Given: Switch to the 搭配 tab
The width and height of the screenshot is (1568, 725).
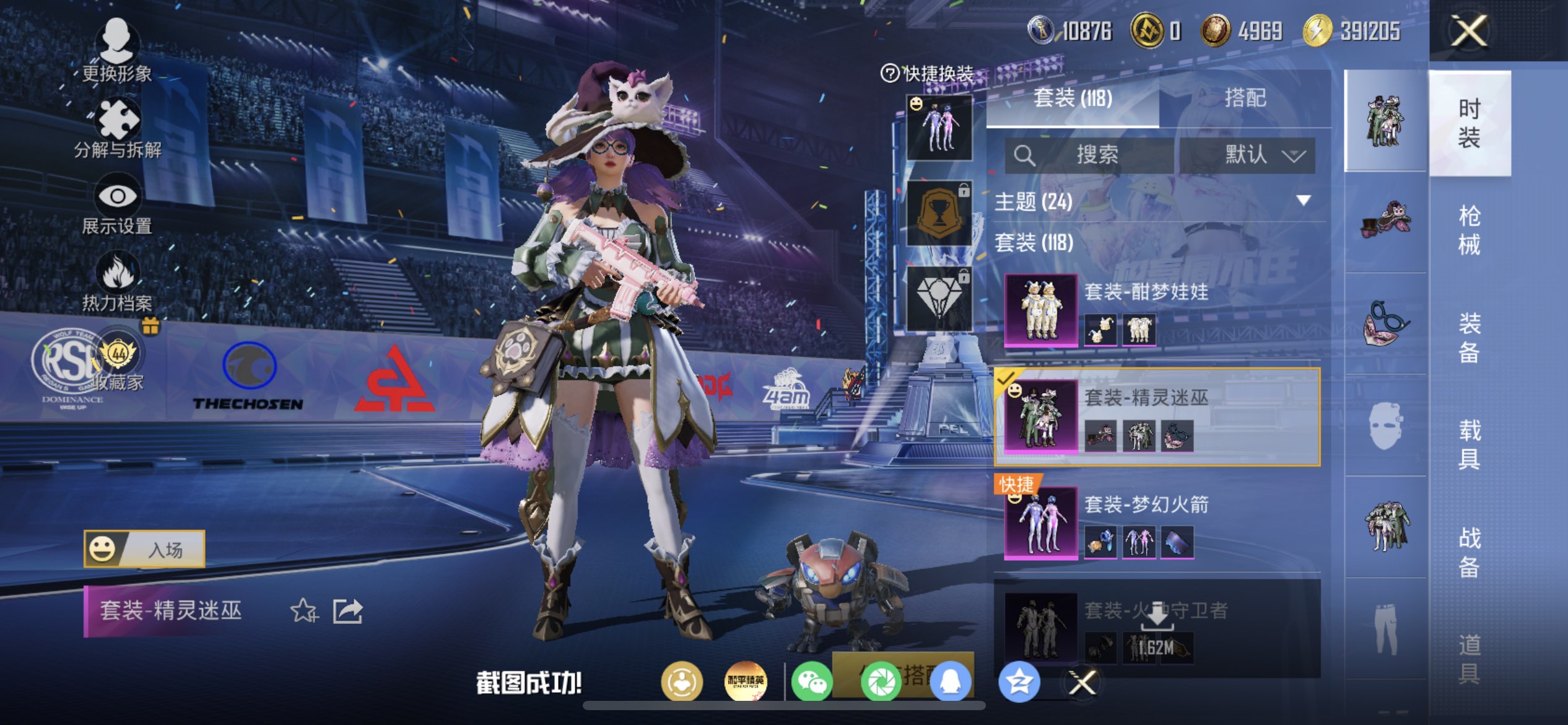Looking at the screenshot, I should pyautogui.click(x=1245, y=98).
